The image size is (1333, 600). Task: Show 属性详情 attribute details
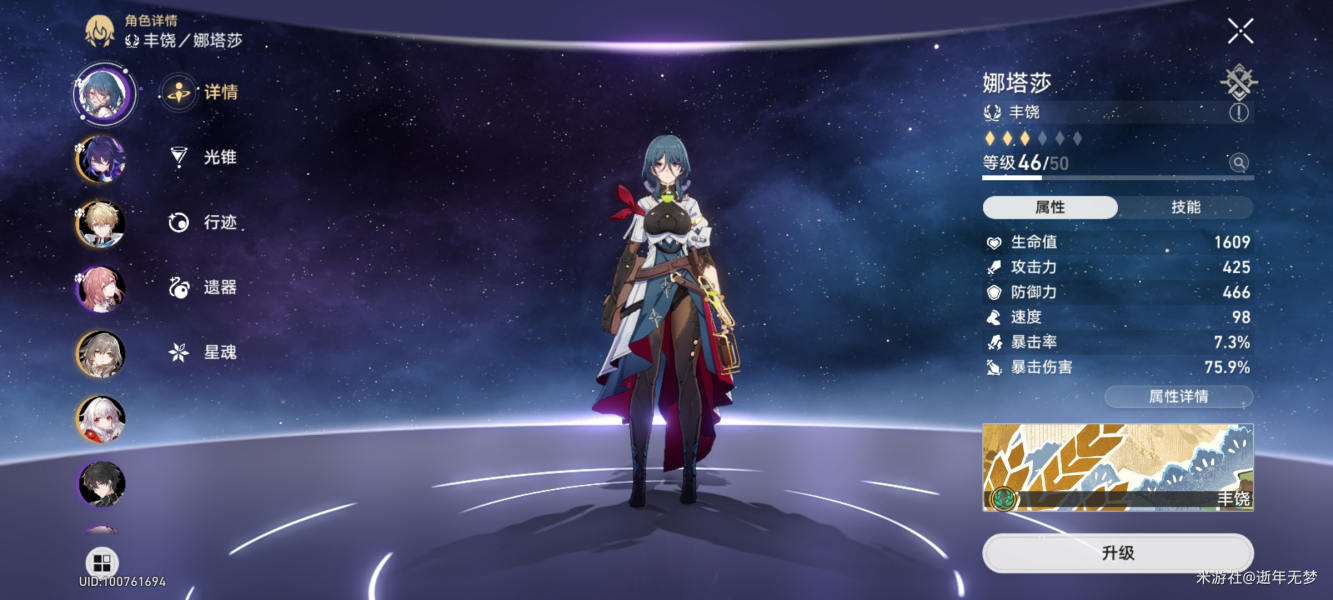tap(1178, 397)
